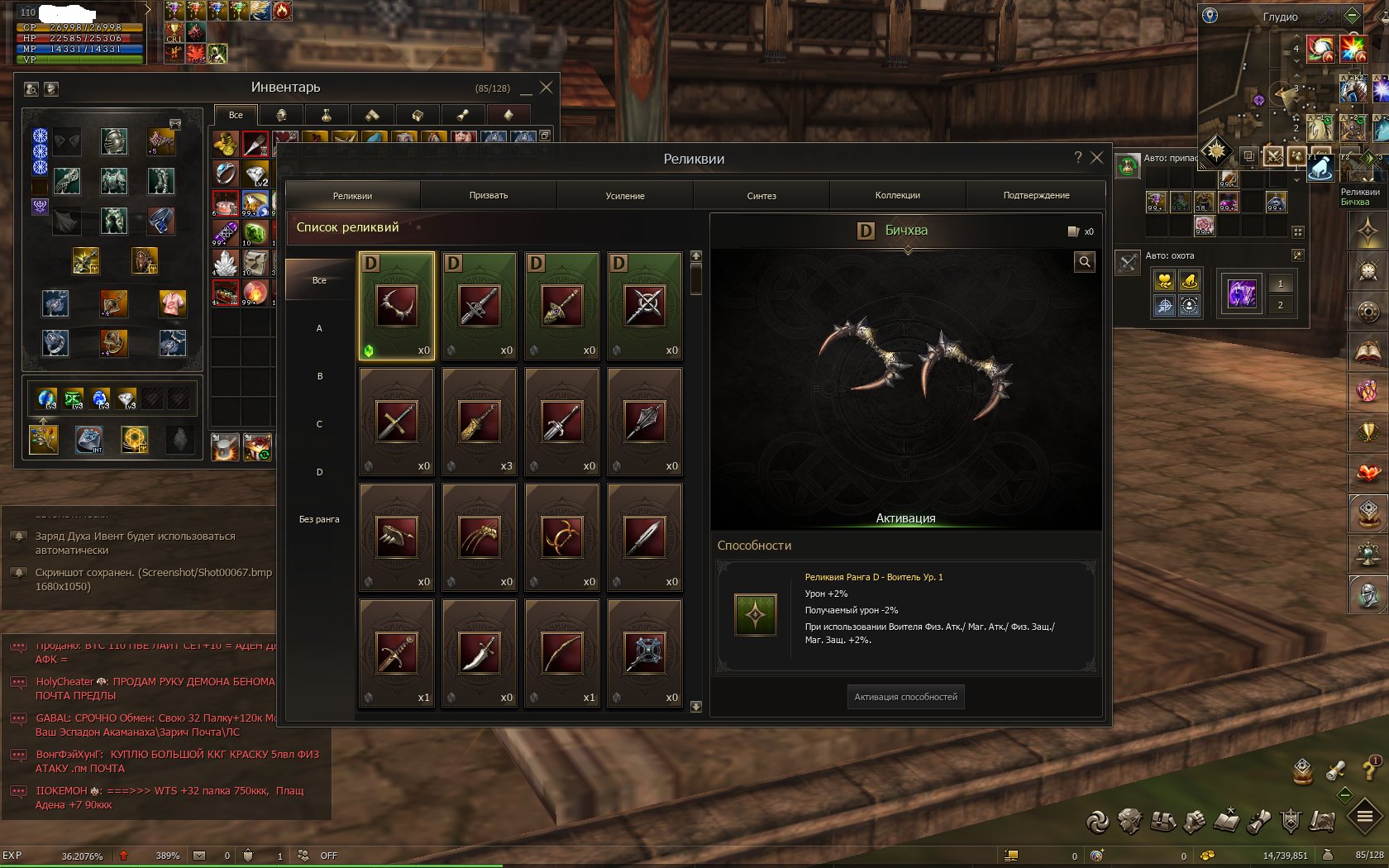Close the Relics window
The image size is (1389, 868).
[x=1097, y=158]
